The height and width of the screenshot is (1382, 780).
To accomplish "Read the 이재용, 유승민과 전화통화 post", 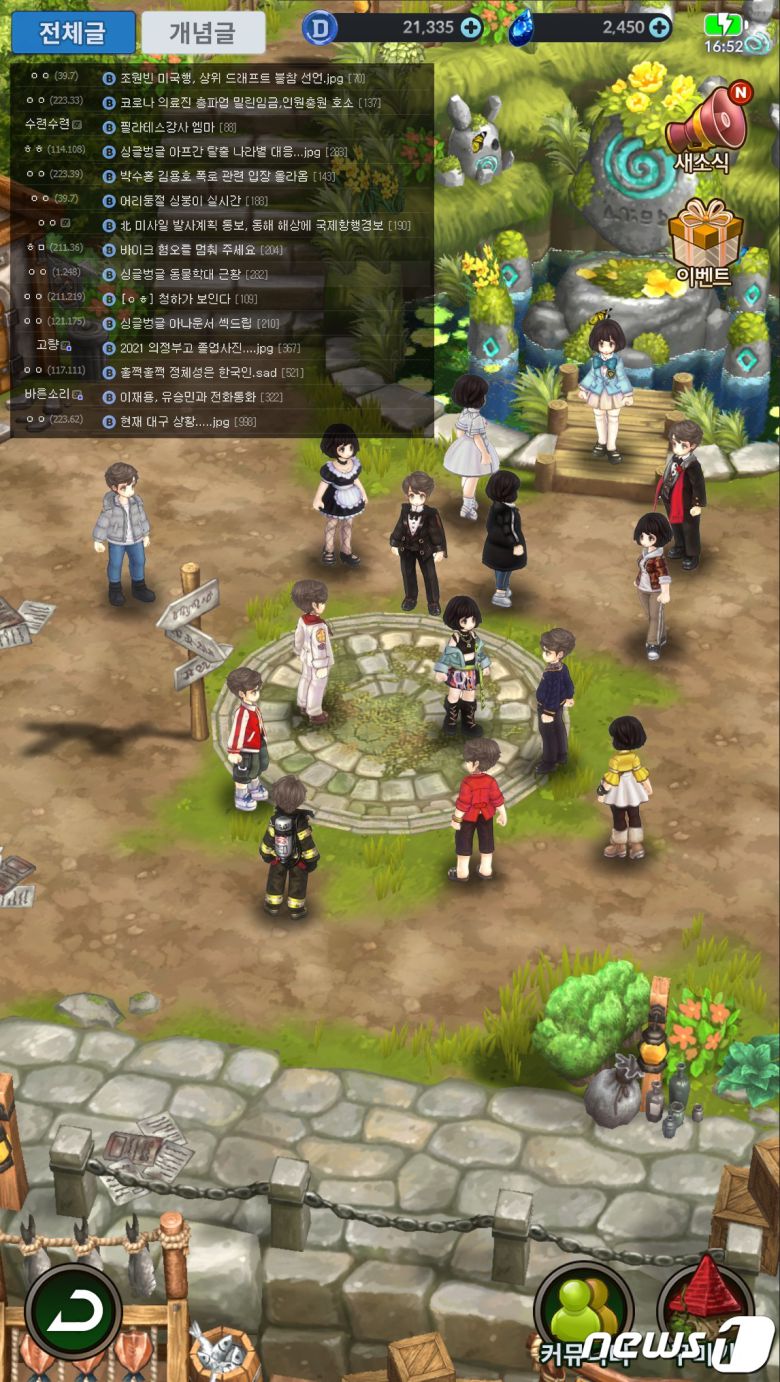I will coord(200,397).
